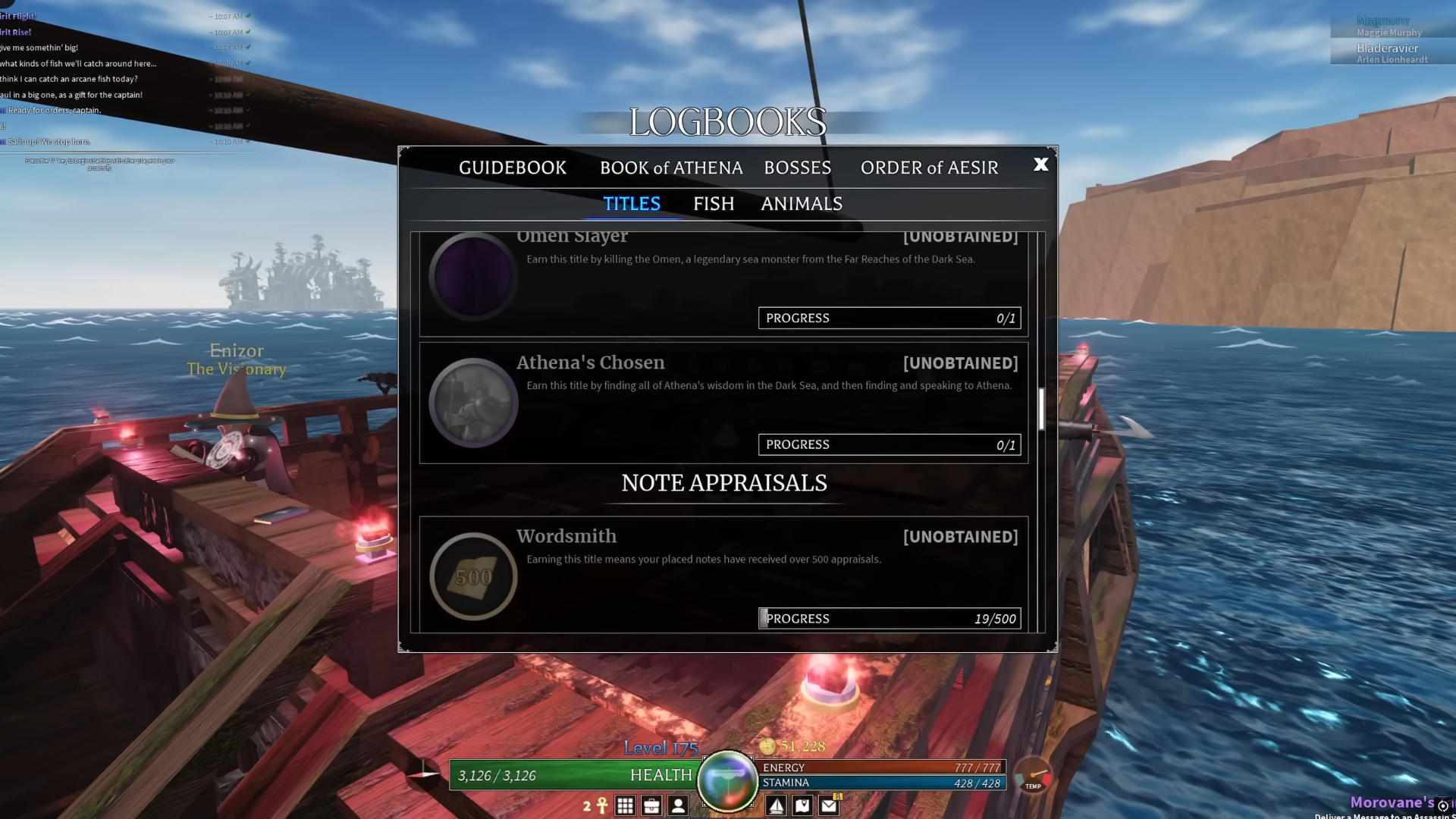View your character profile icon
Viewport: 1456px width, 819px height.
[x=679, y=805]
